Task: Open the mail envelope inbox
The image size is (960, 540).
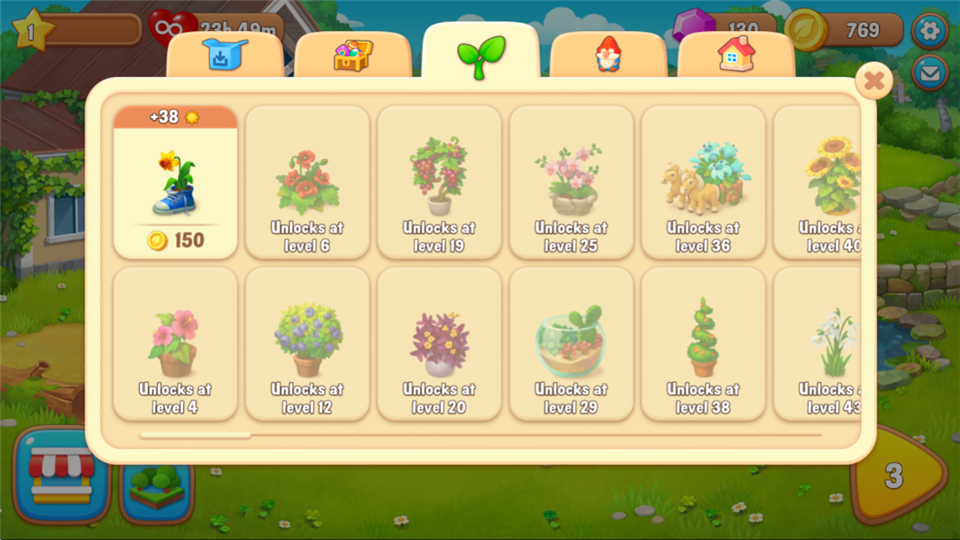Action: [930, 72]
